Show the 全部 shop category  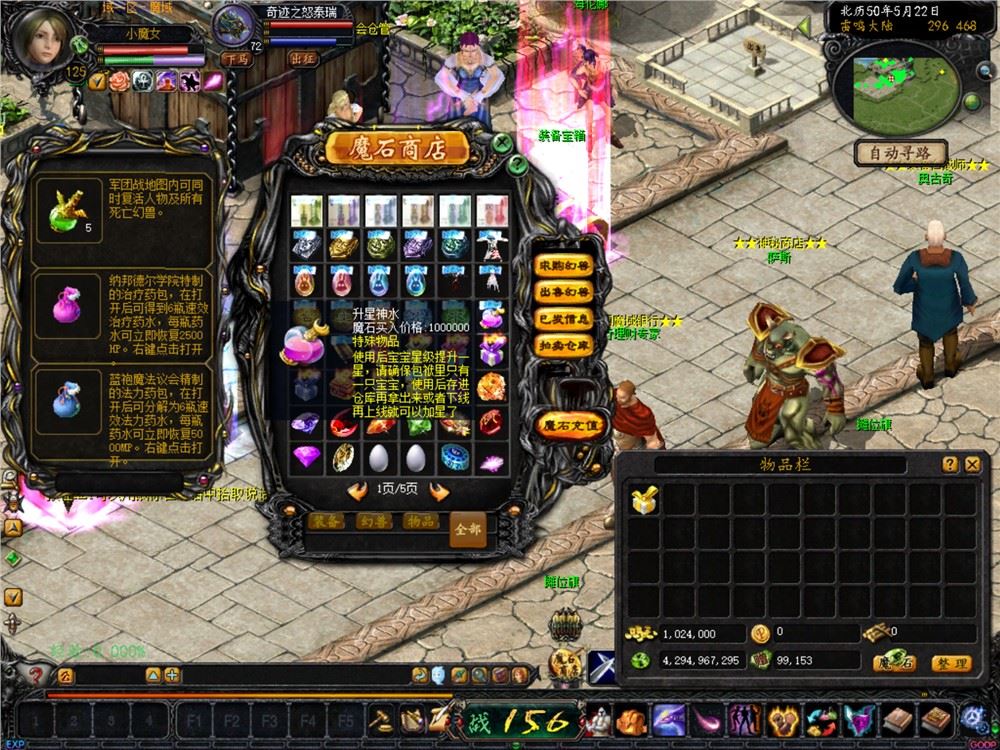(467, 527)
